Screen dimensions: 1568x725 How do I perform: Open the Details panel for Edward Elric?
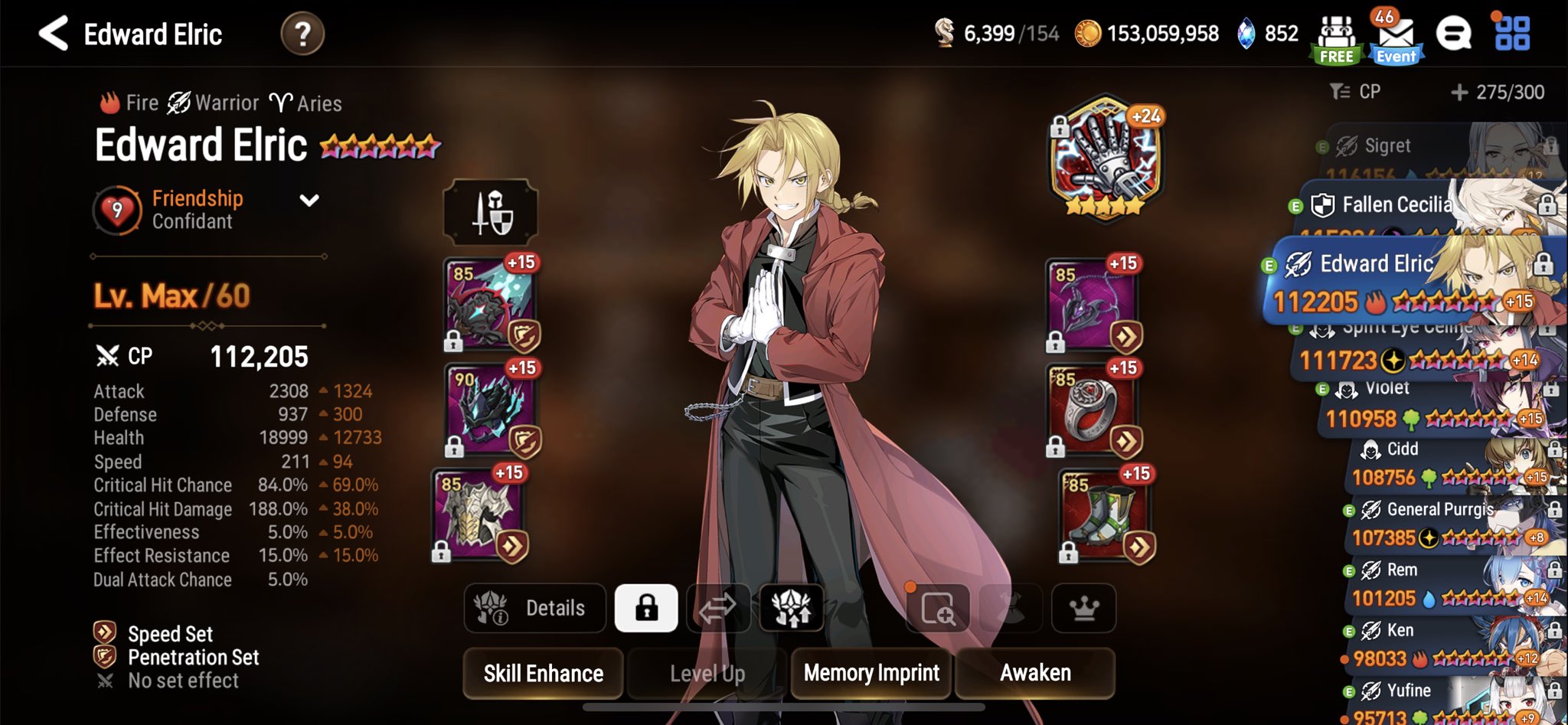536,608
